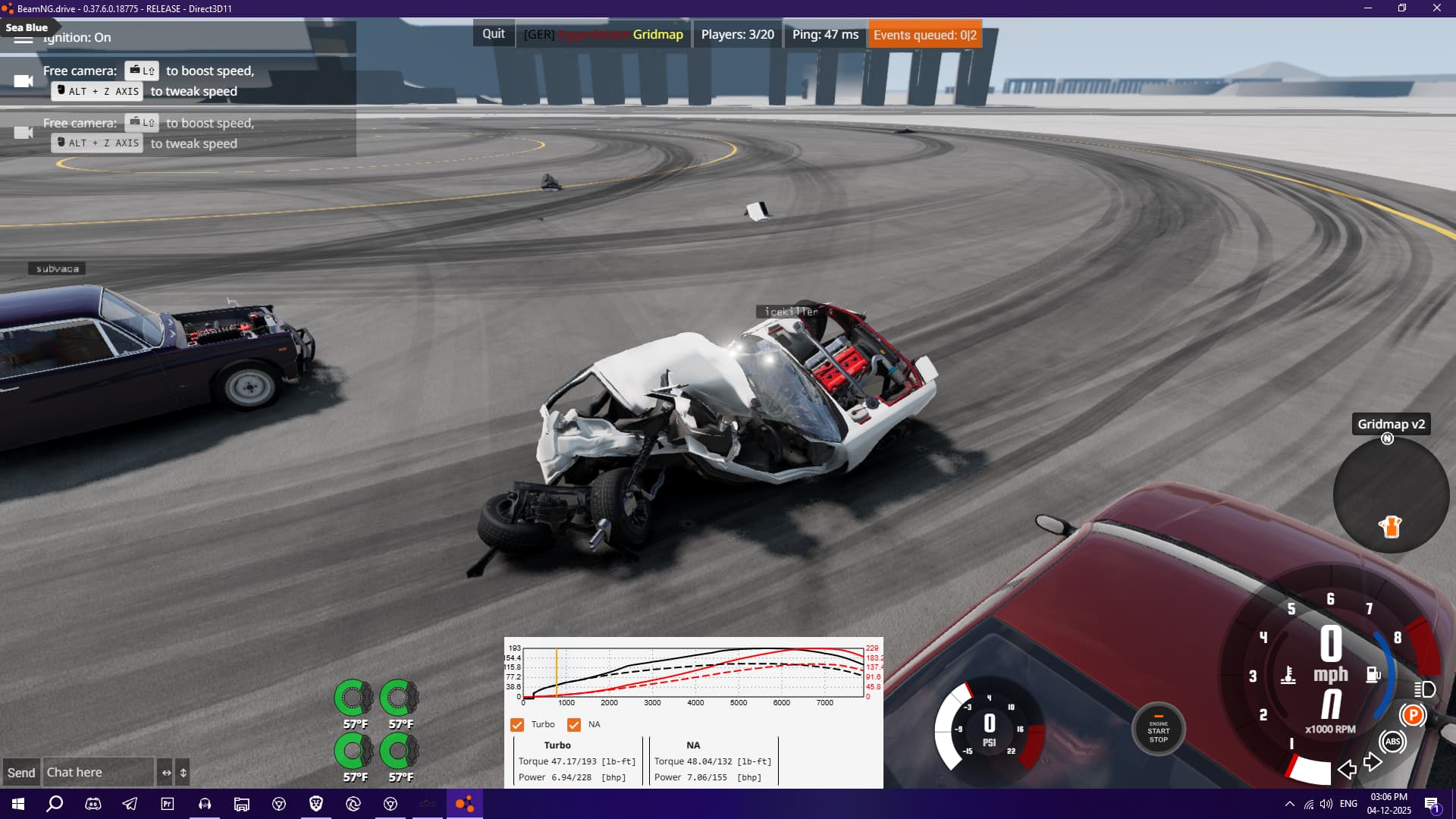Open the Events queued indicator
Viewport: 1456px width, 819px height.
click(x=924, y=35)
